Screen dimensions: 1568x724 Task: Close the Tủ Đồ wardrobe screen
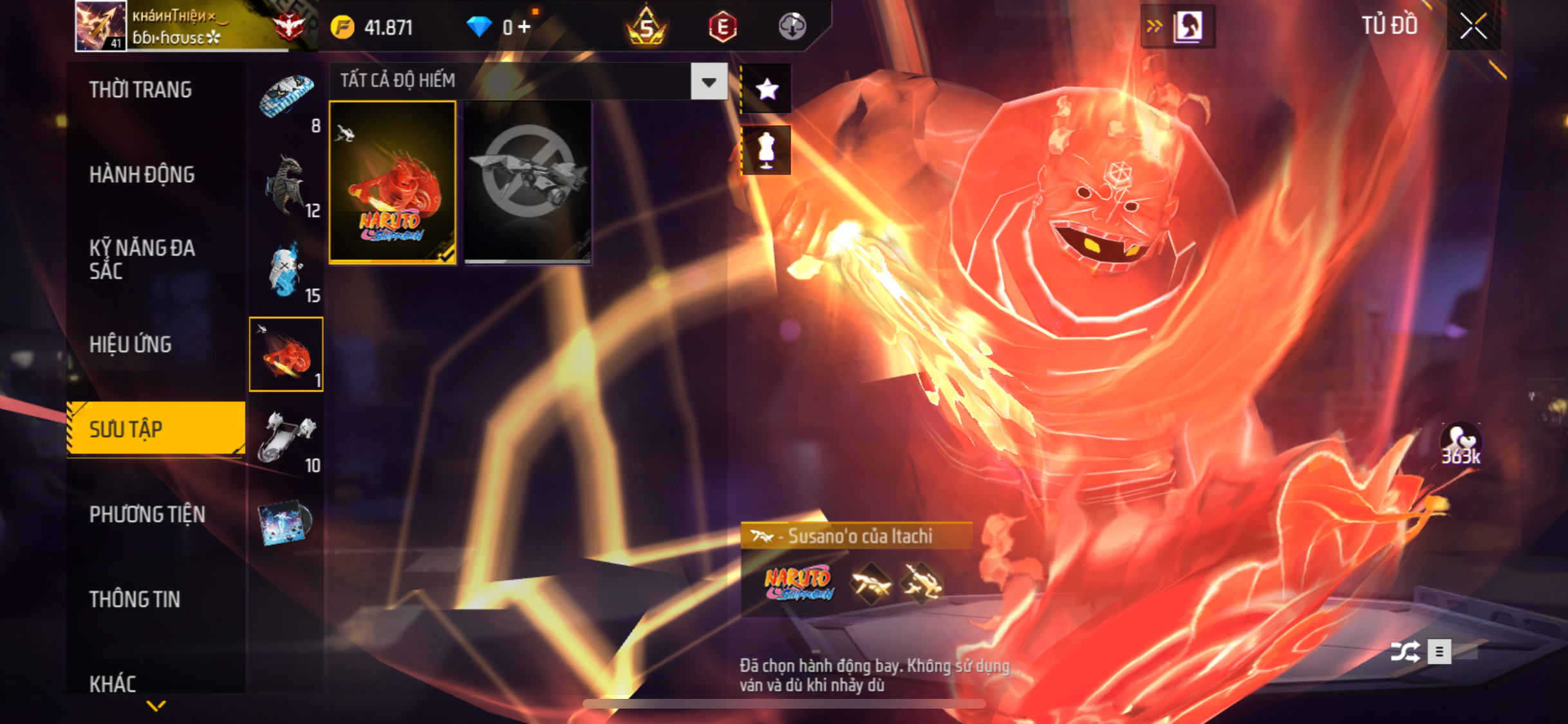pos(1473,26)
